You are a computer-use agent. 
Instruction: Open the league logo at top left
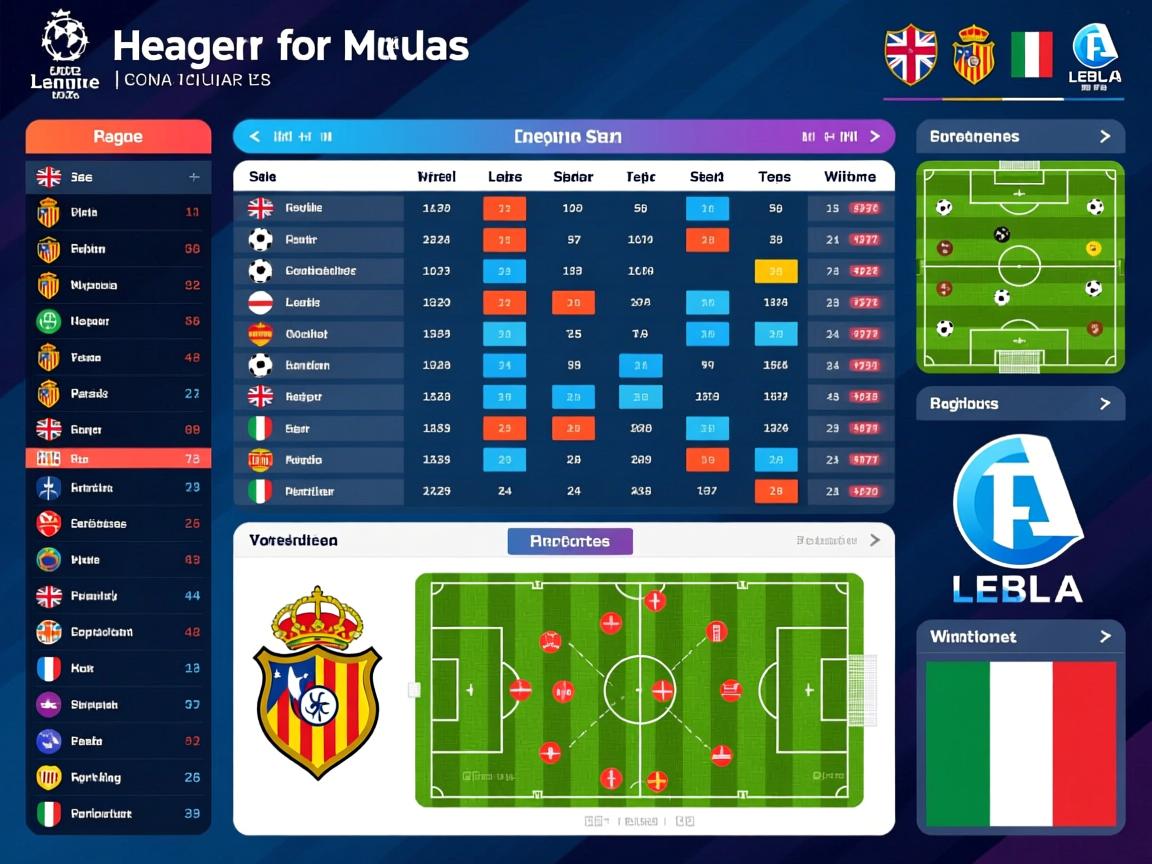[65, 53]
